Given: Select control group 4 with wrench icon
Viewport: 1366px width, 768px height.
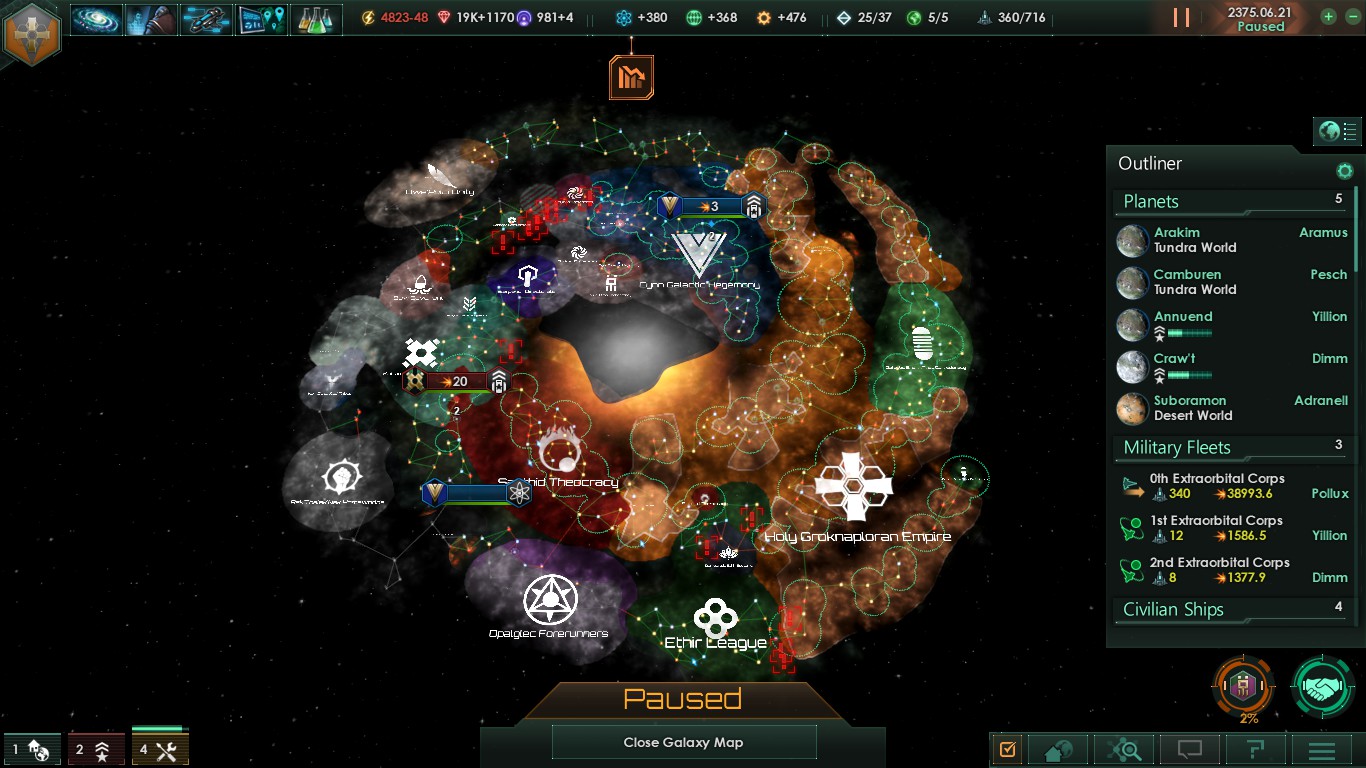Looking at the screenshot, I should [160, 749].
